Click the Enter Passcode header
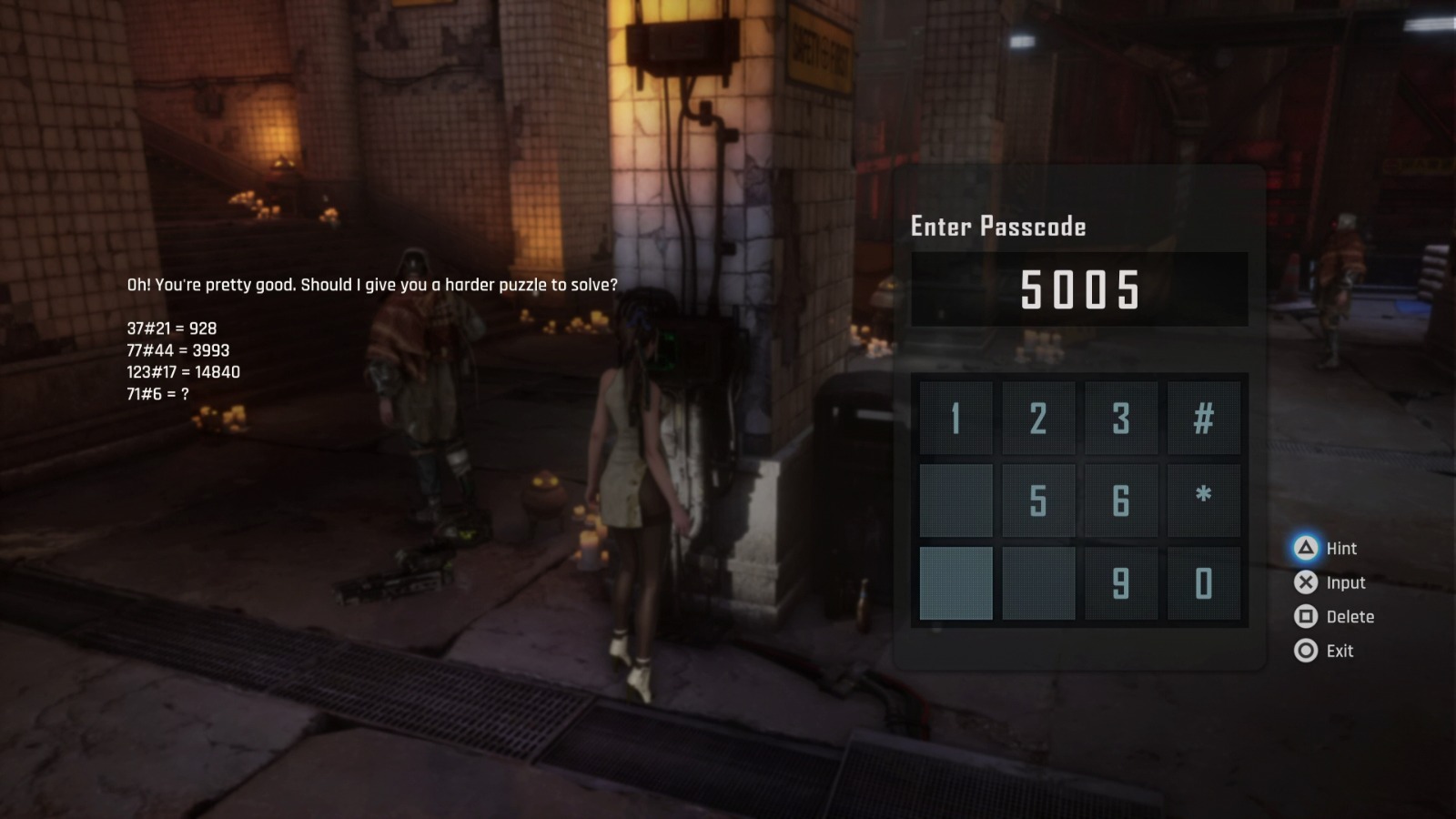Screen dimensions: 1456x819 [x=997, y=227]
